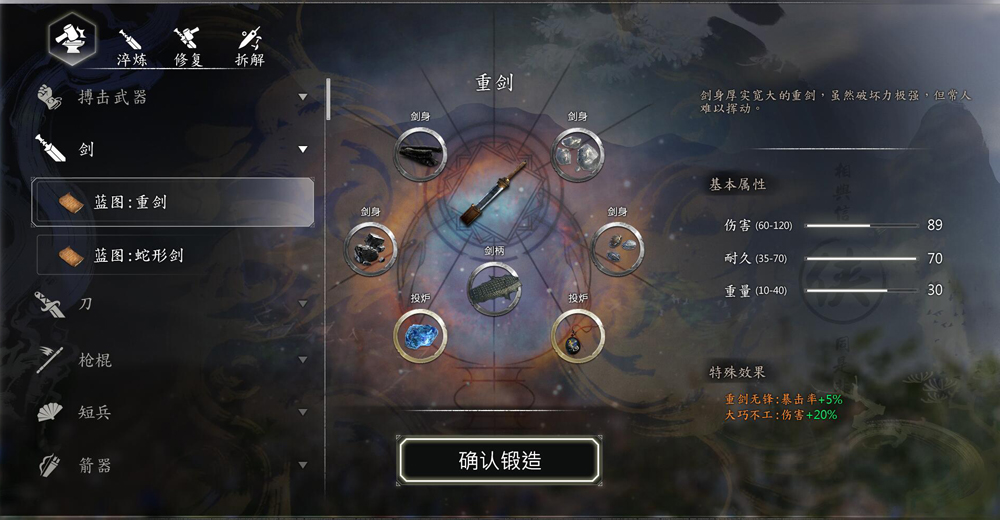The width and height of the screenshot is (1000, 520).
Task: Choose blueprint 蓝图:蛇形剑
Action: pyautogui.click(x=173, y=255)
